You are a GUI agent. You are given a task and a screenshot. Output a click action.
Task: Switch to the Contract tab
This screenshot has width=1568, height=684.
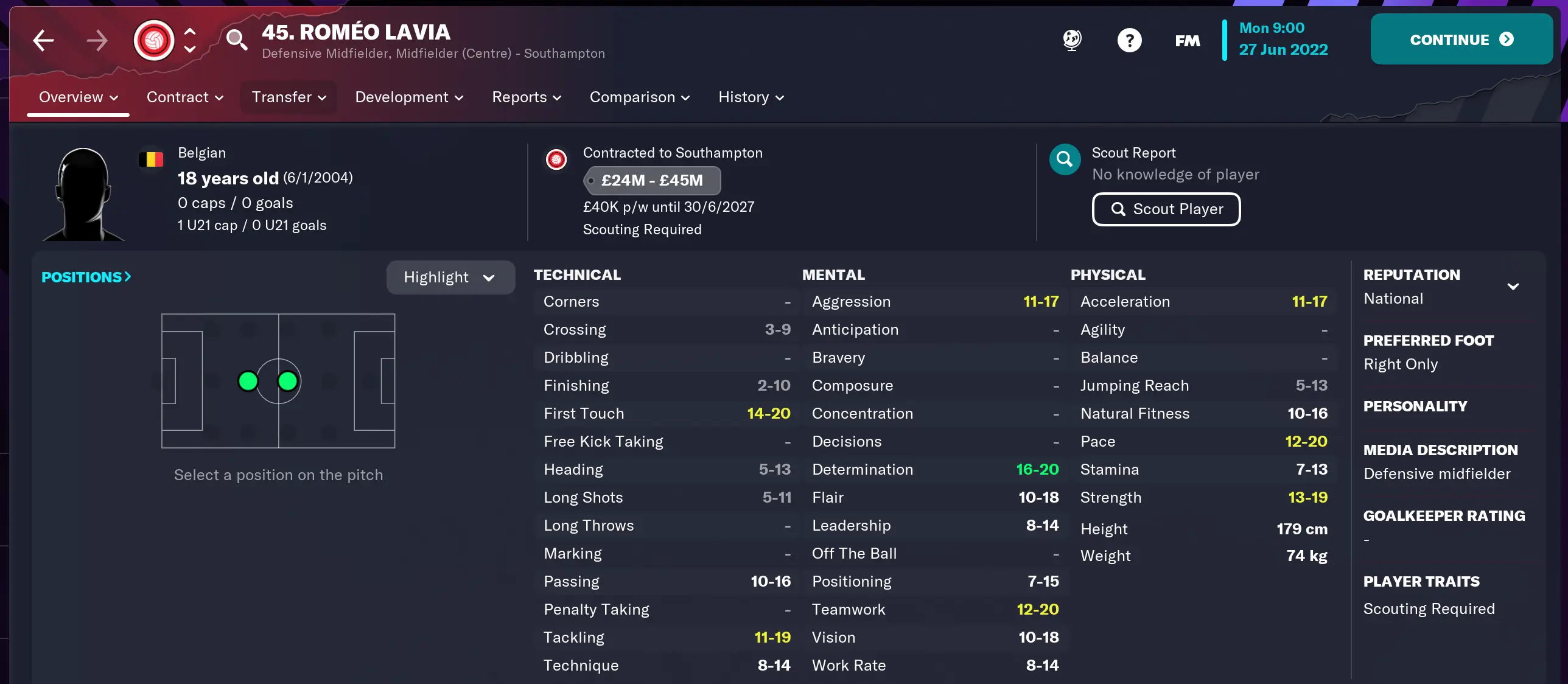(x=184, y=97)
